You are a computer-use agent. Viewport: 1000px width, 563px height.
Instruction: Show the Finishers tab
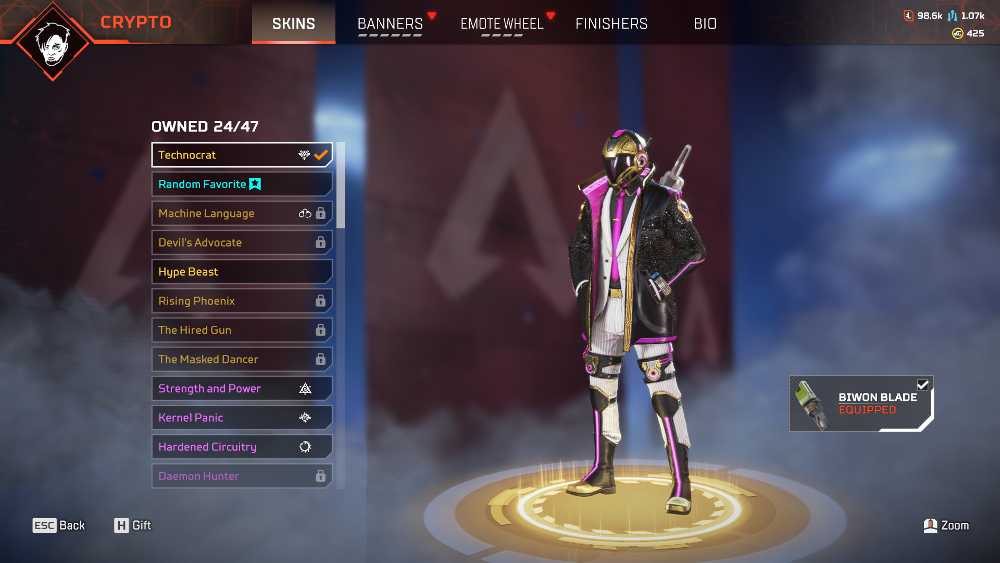[x=611, y=24]
